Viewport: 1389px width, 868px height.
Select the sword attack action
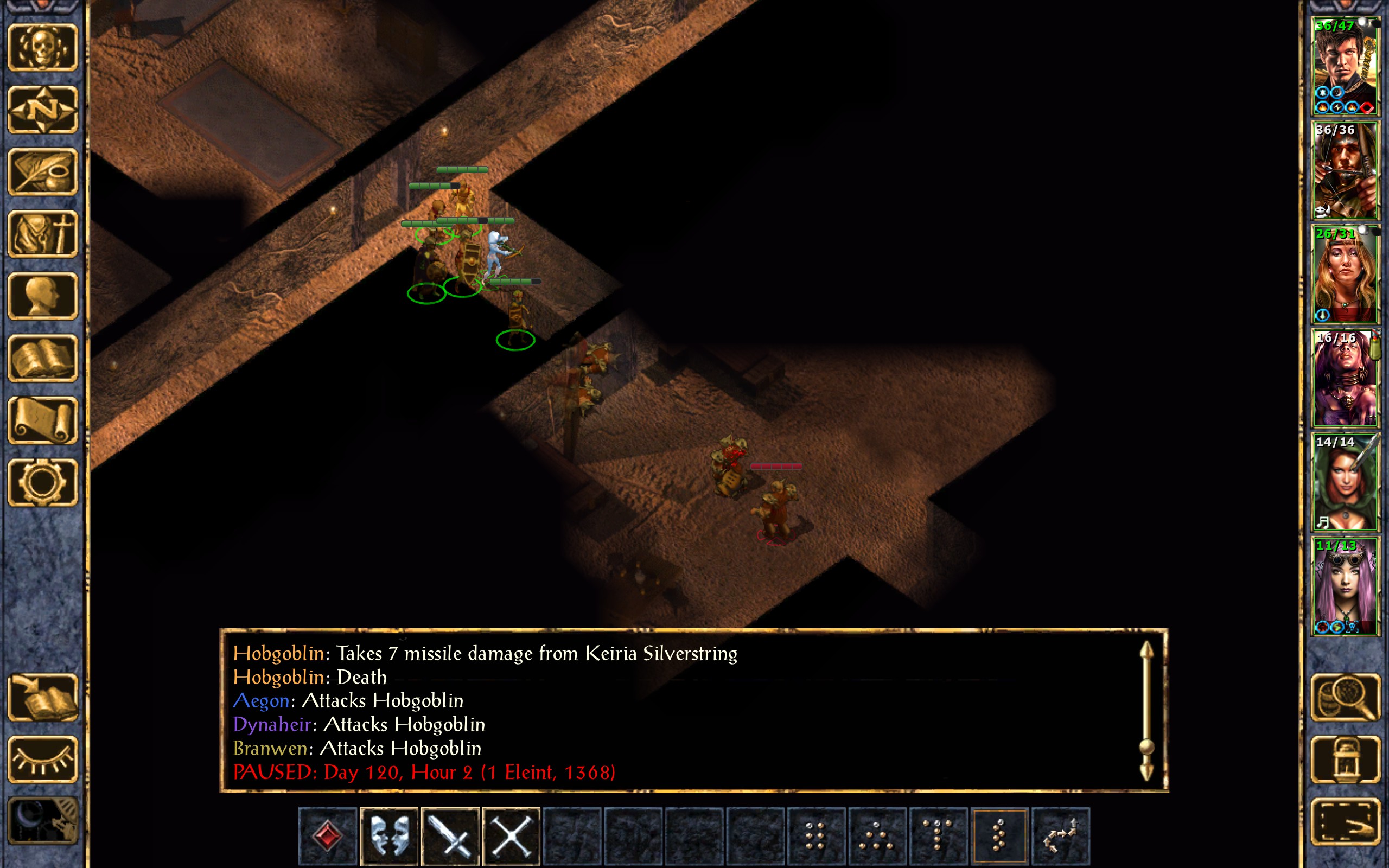point(450,836)
